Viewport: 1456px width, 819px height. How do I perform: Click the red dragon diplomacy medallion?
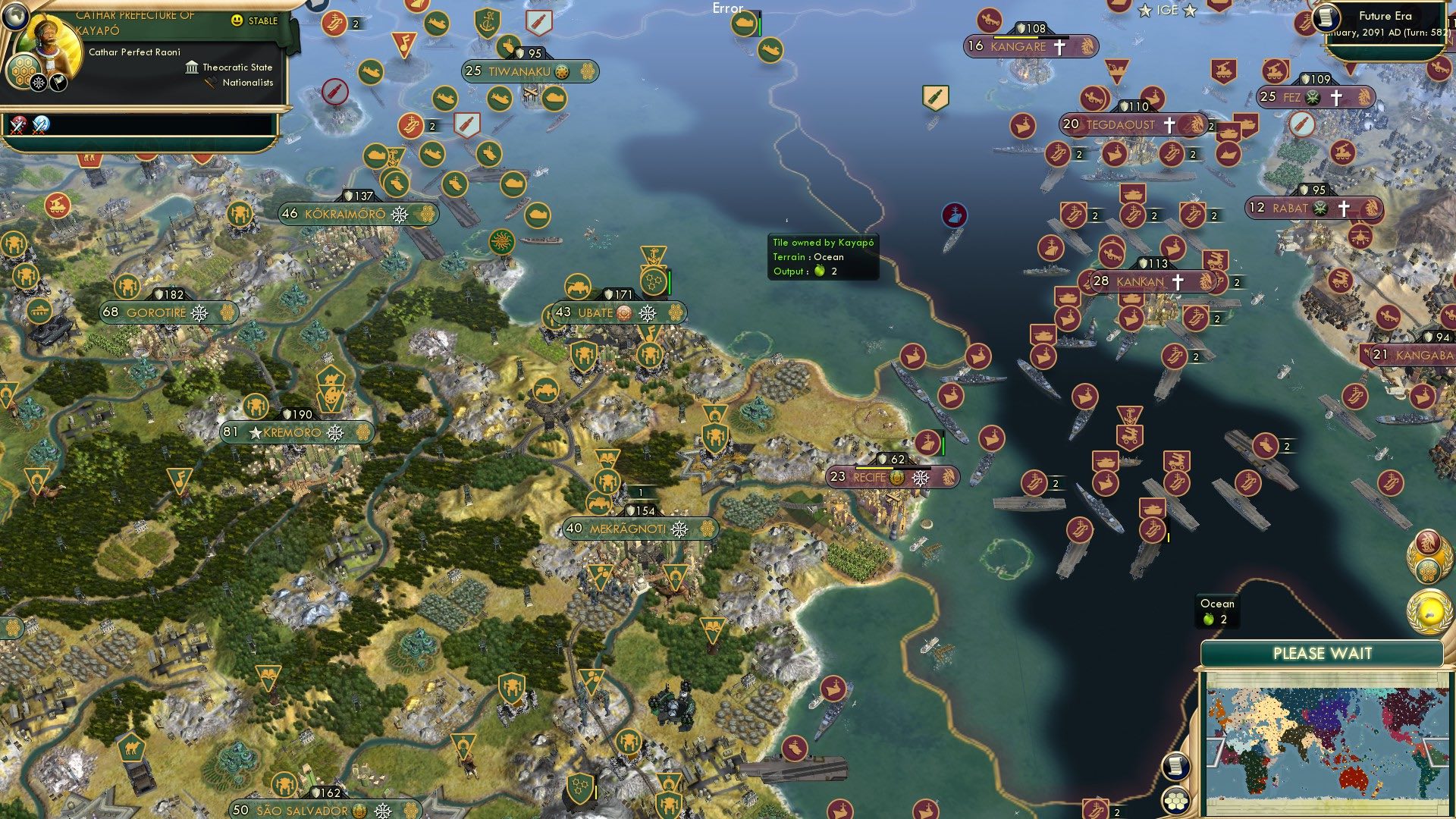(1426, 543)
